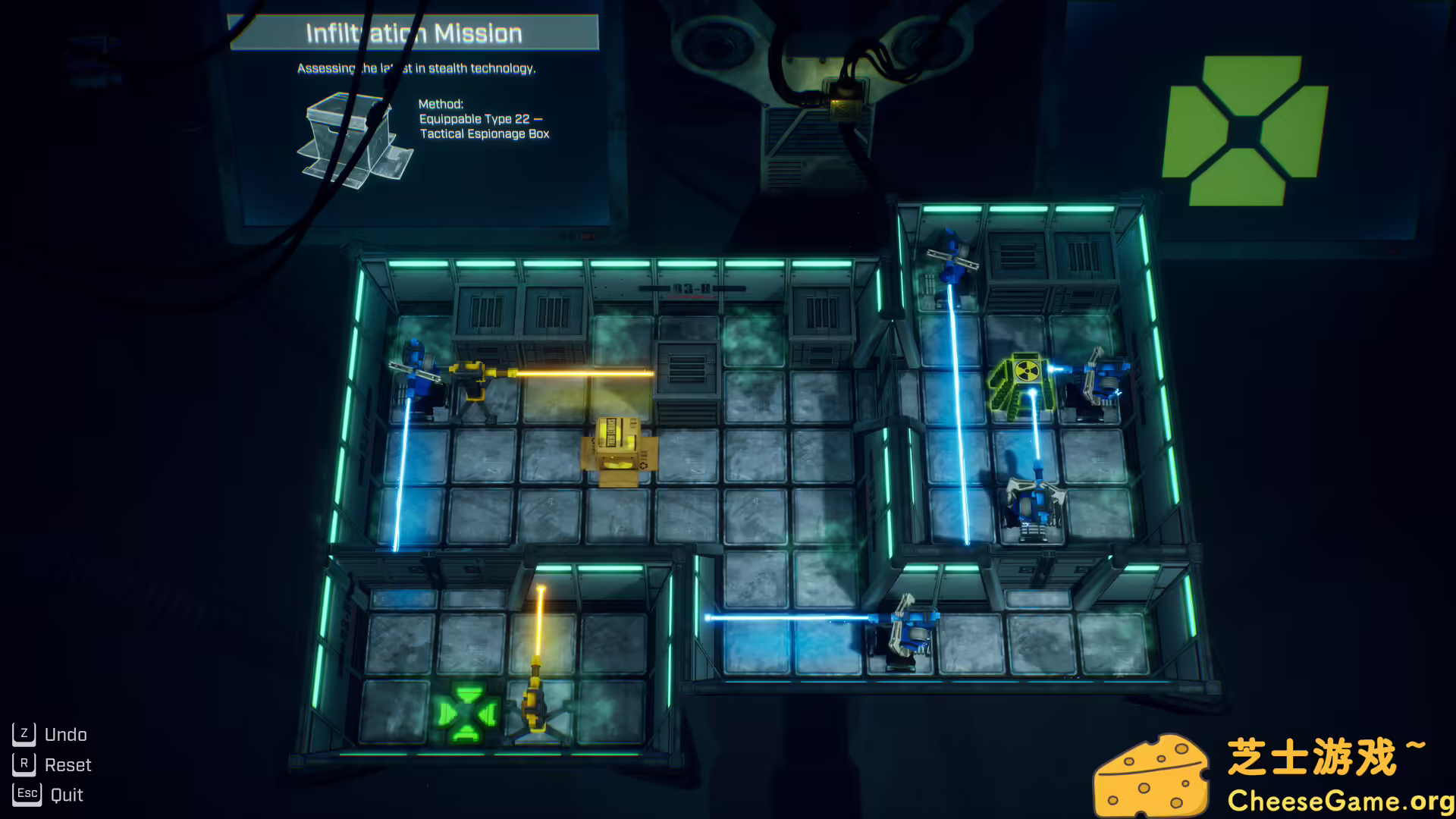Click the orange laser beam
Image resolution: width=1456 pixels, height=819 pixels.
click(x=584, y=375)
